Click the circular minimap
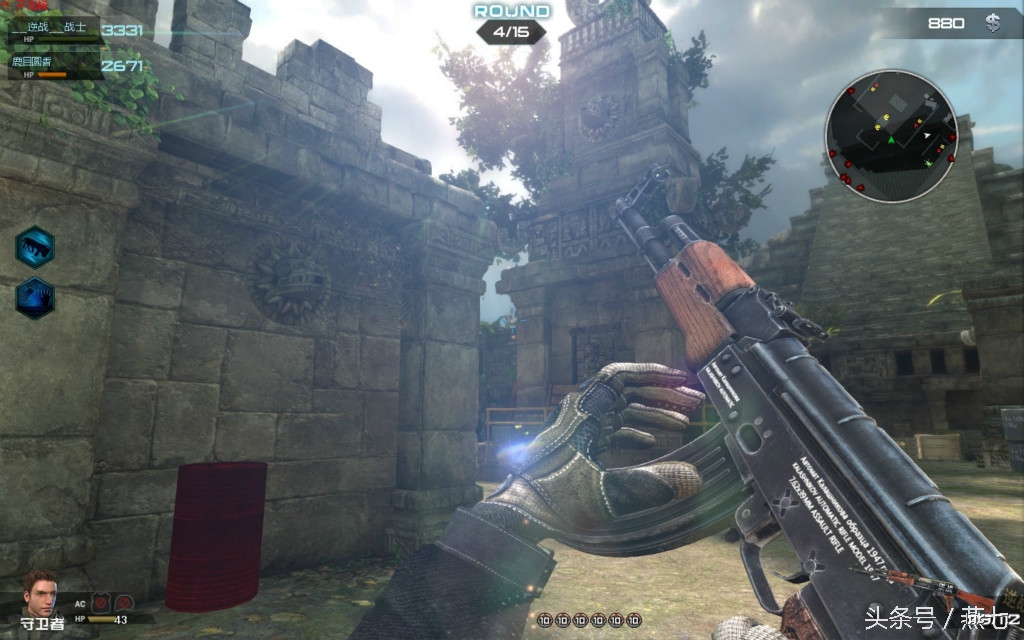Viewport: 1024px width, 640px height. pyautogui.click(x=891, y=136)
